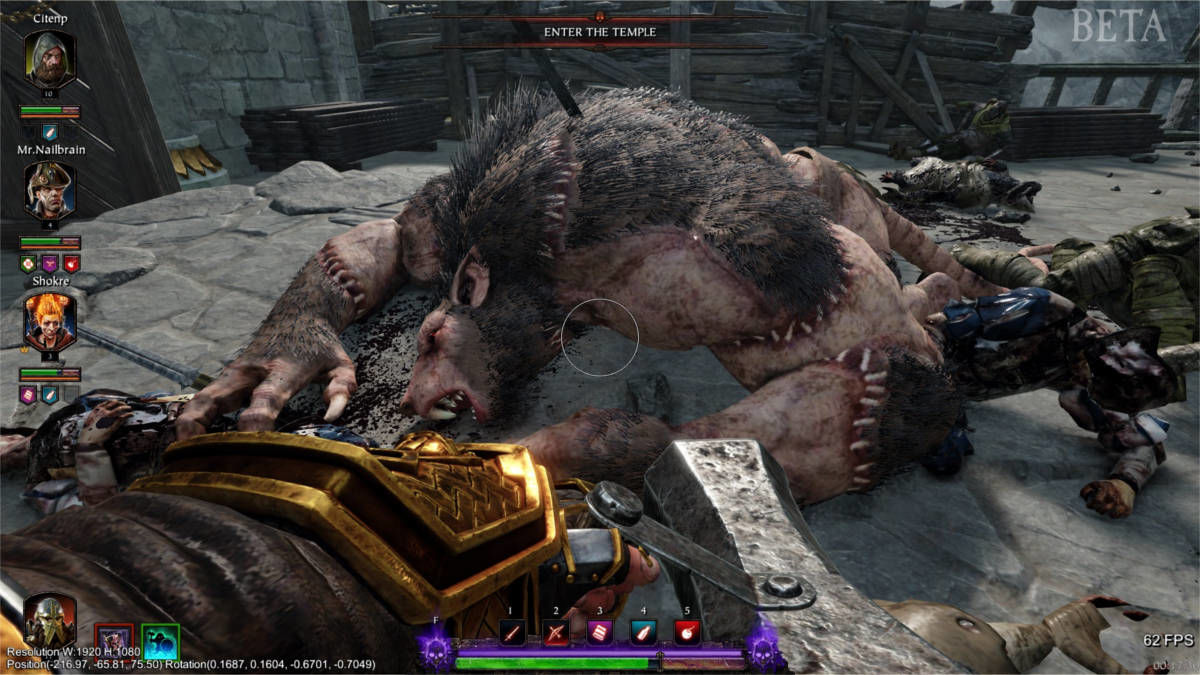Screen dimensions: 1200x675
Task: Click Mr.Nailbrain's green healing item icon
Action: tap(28, 264)
